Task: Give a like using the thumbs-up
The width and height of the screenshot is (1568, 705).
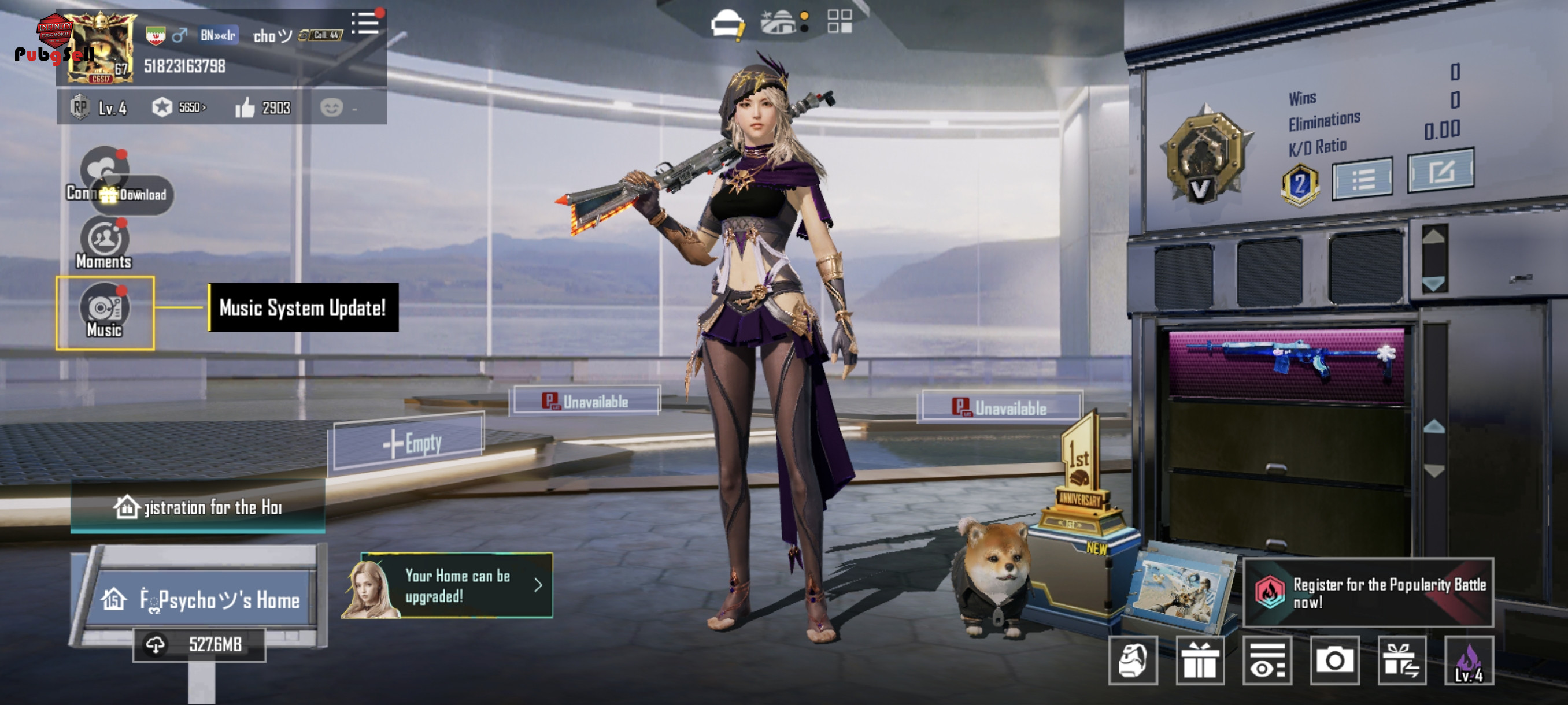Action: [245, 108]
